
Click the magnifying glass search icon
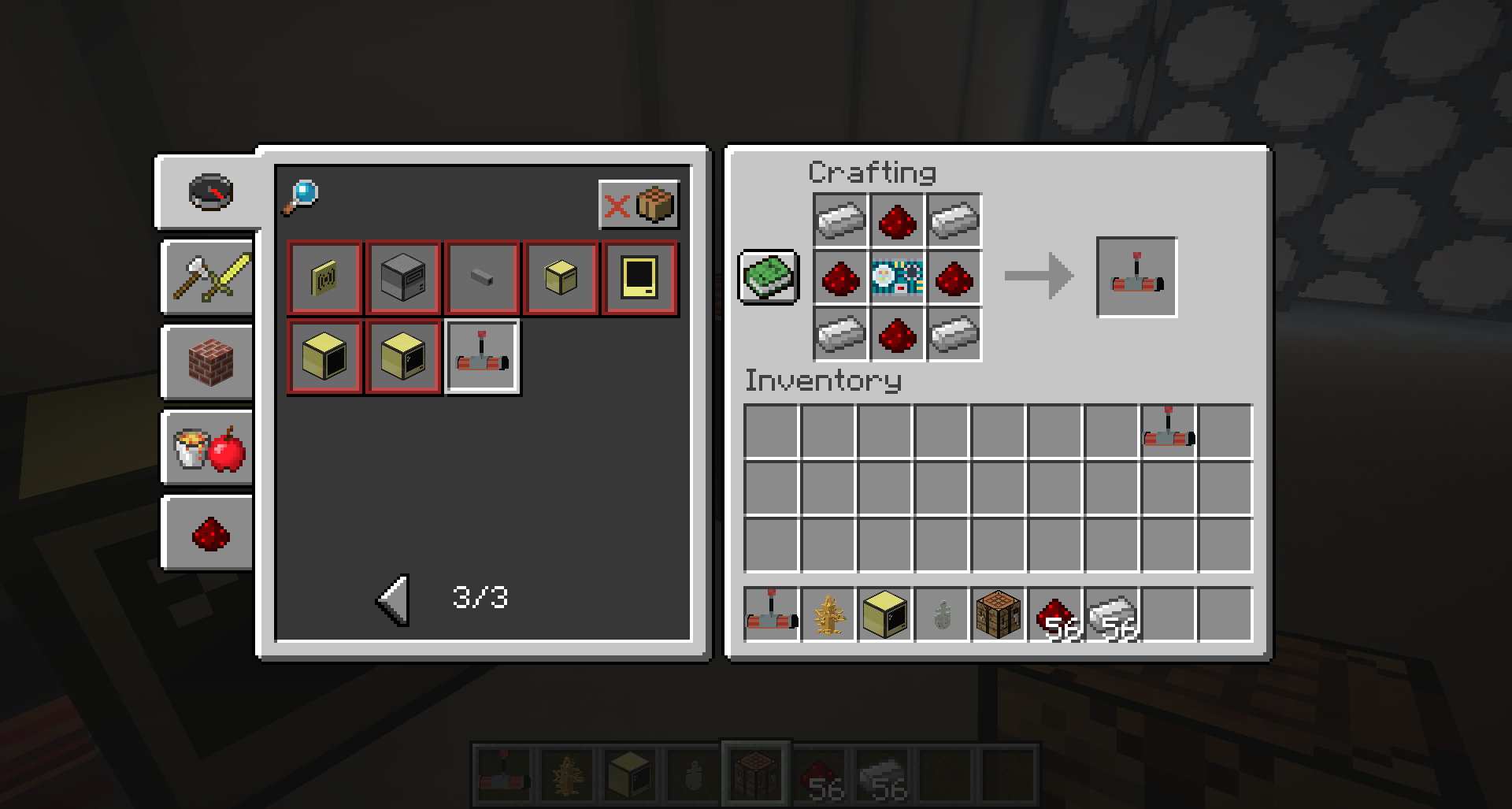pyautogui.click(x=302, y=195)
